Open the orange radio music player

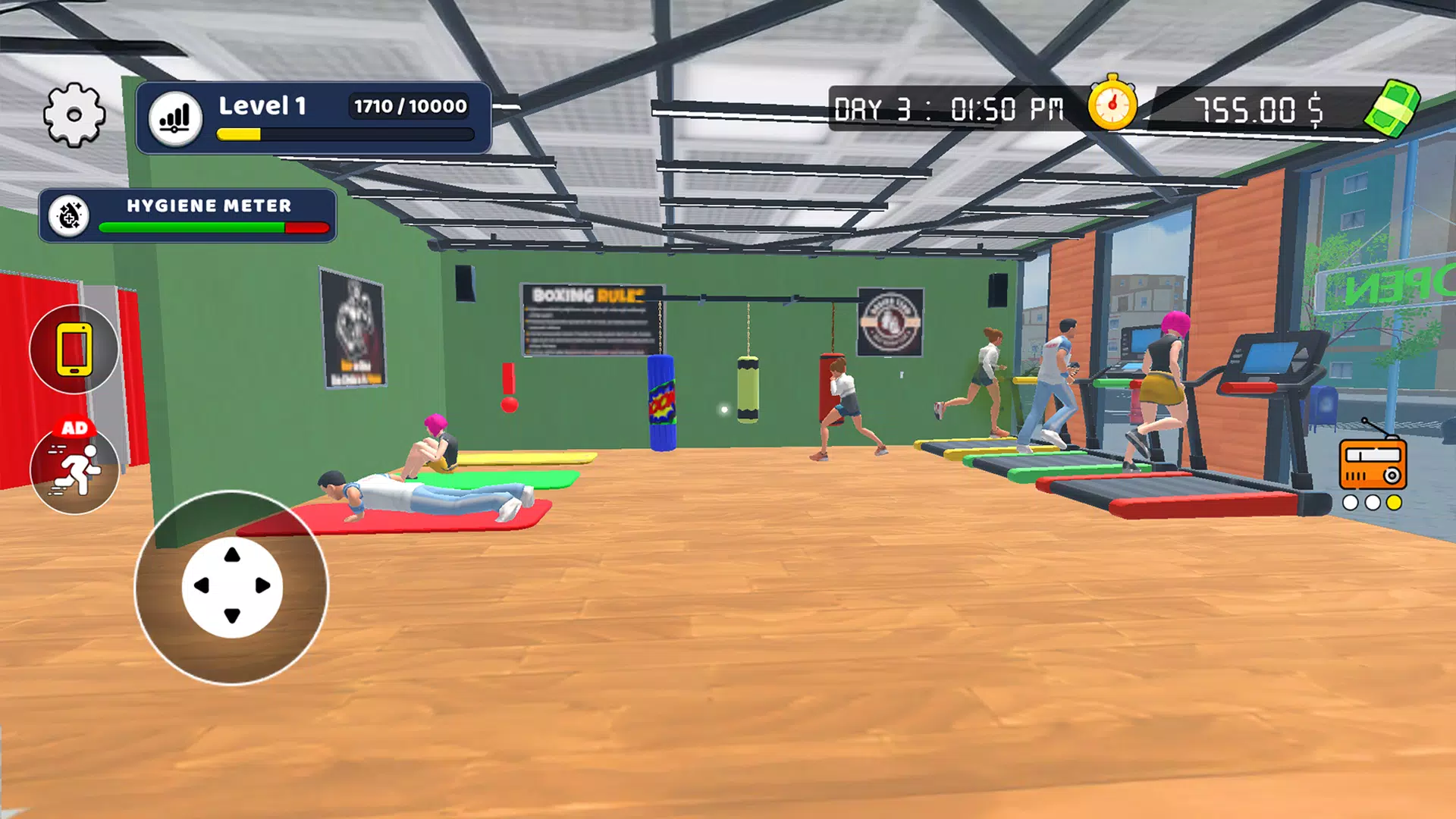tap(1373, 465)
